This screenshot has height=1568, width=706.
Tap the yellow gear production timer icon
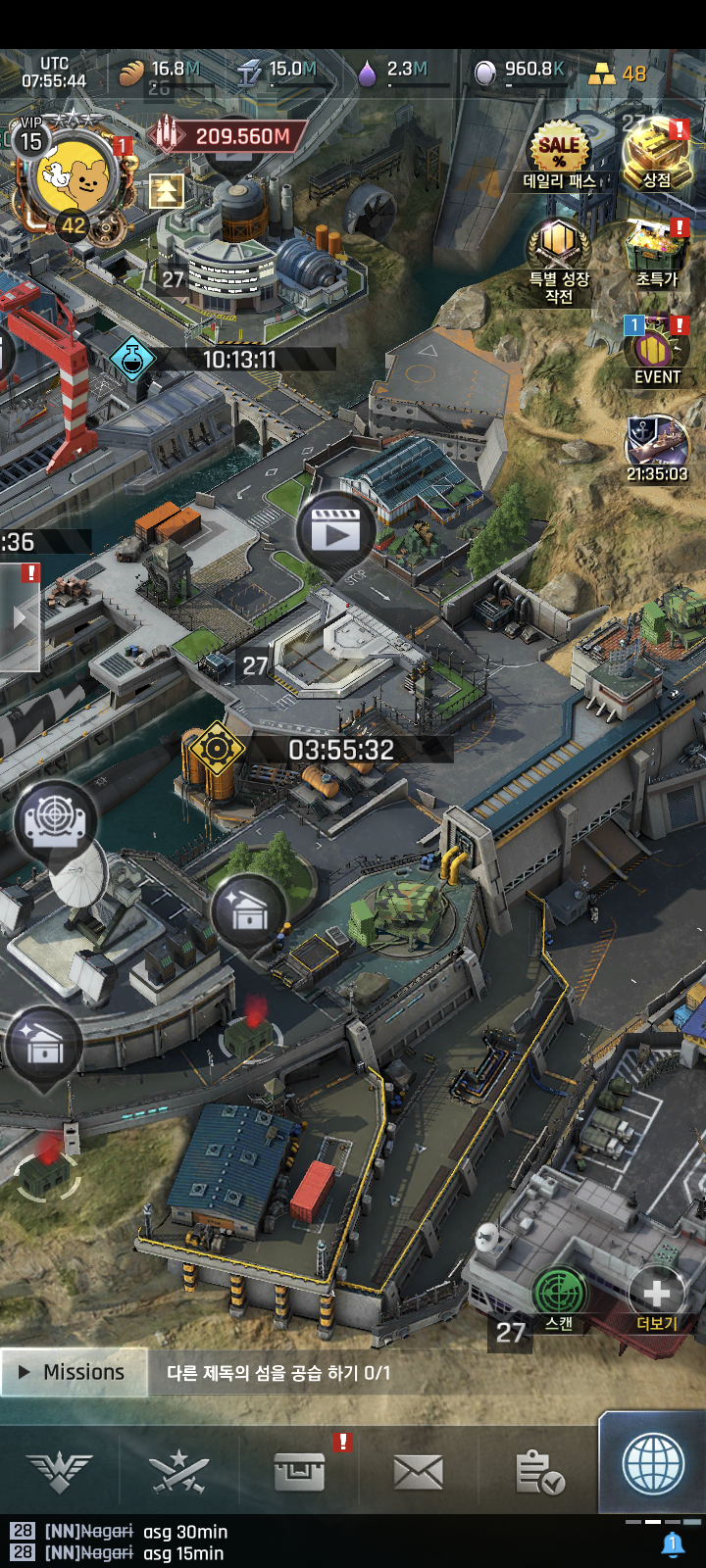click(x=217, y=750)
